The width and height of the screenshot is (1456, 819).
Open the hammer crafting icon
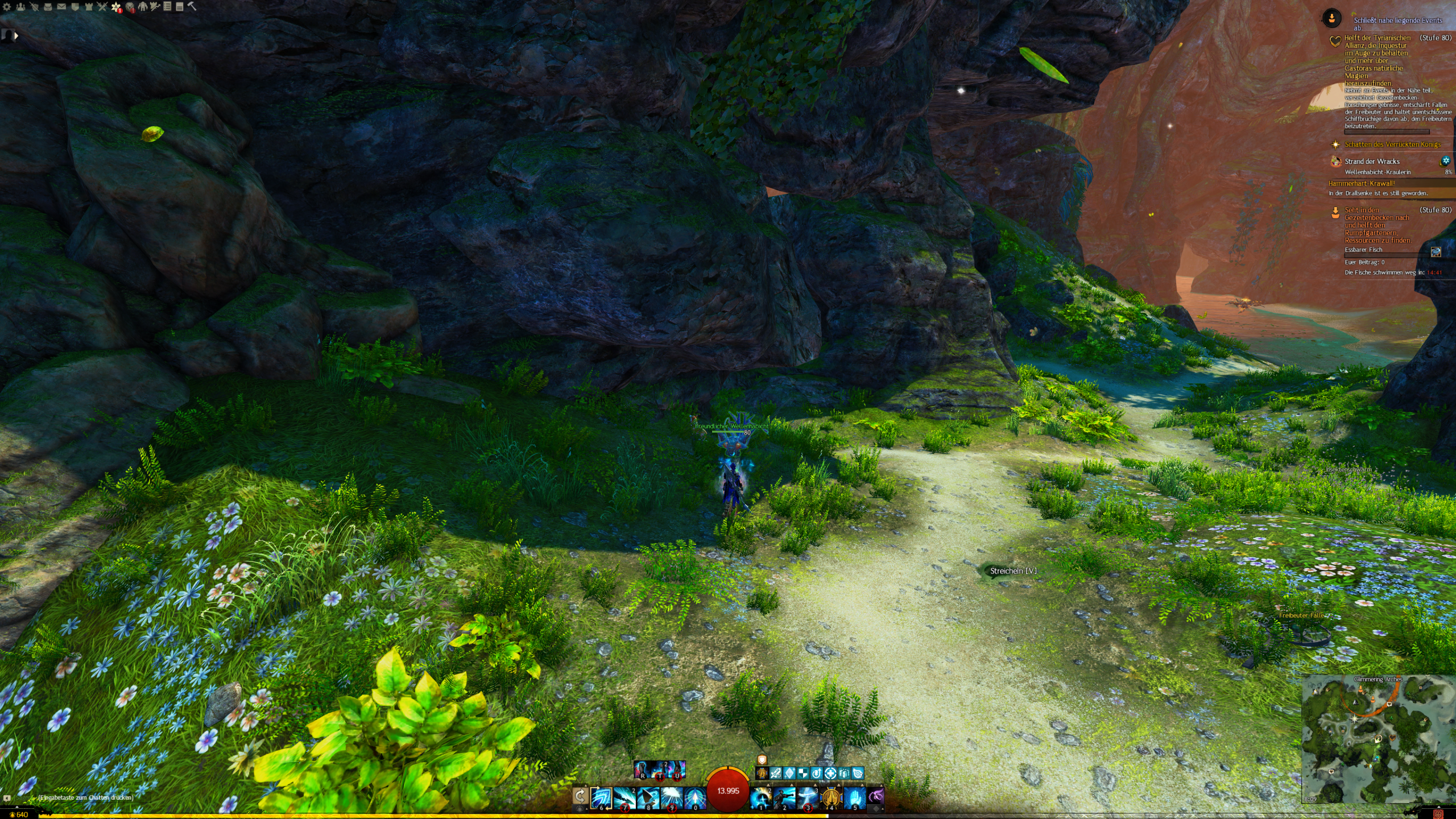pos(192,7)
